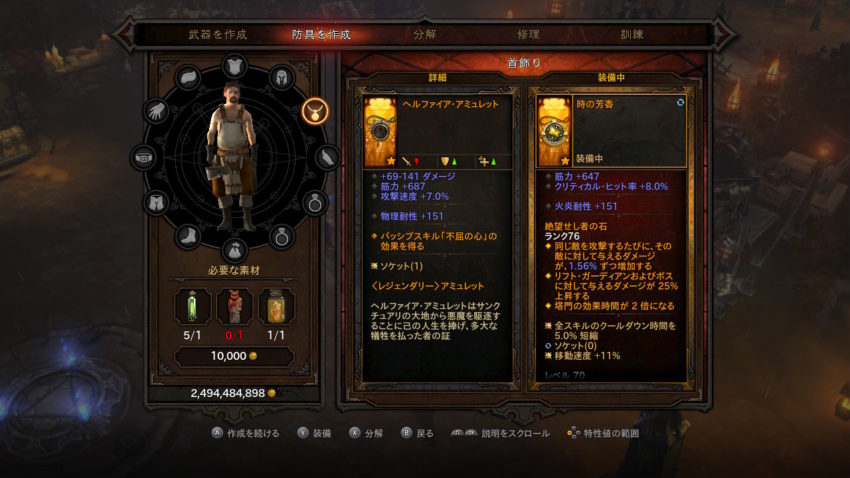Switch to the 武器を作成 tab

[x=217, y=35]
